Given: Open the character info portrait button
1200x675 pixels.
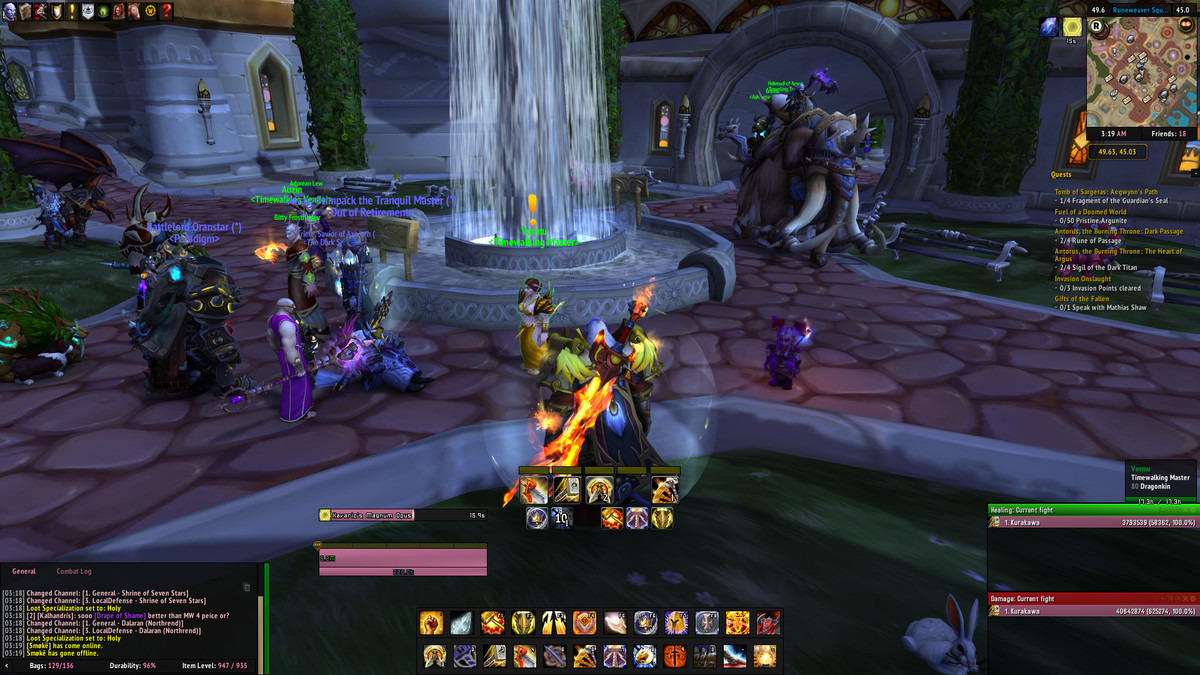Looking at the screenshot, I should tap(10, 11).
